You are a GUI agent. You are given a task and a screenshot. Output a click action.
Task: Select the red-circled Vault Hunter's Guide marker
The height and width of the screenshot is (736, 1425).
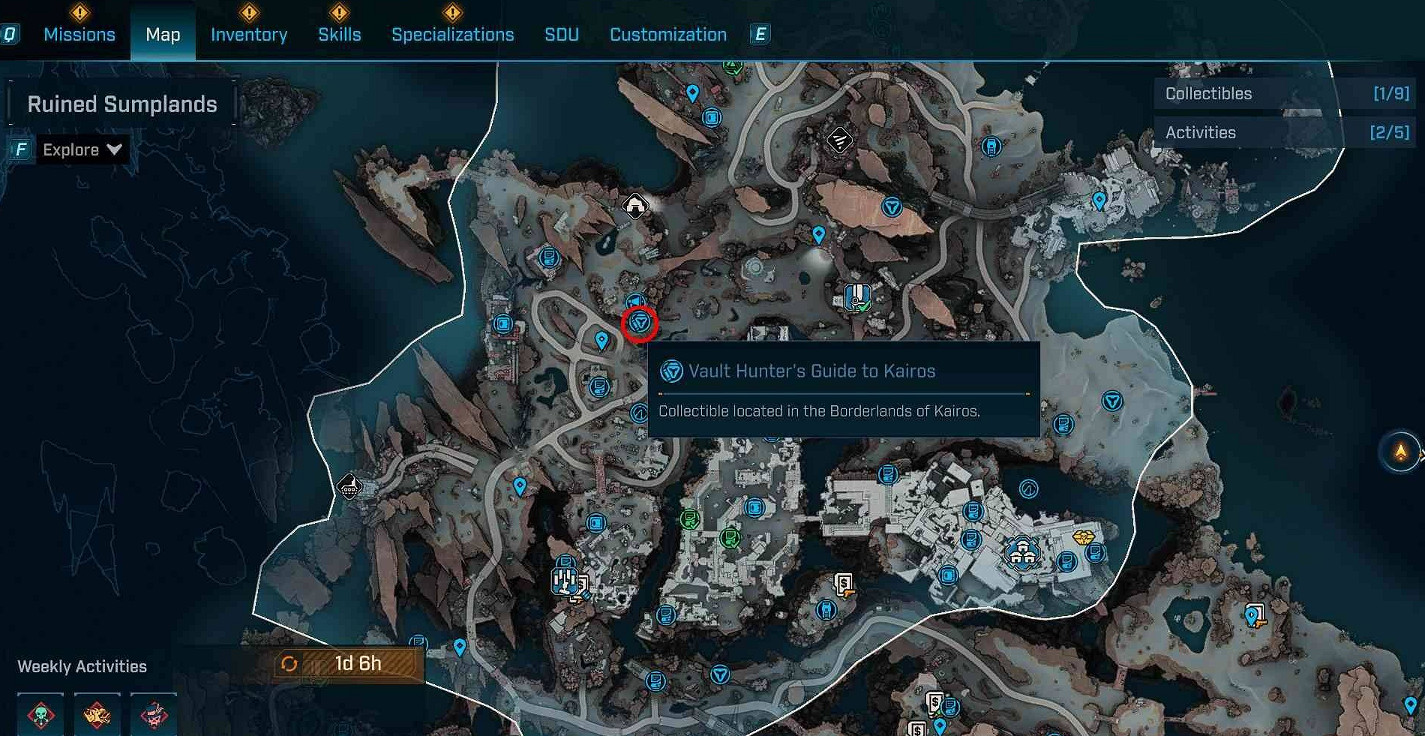pyautogui.click(x=640, y=323)
